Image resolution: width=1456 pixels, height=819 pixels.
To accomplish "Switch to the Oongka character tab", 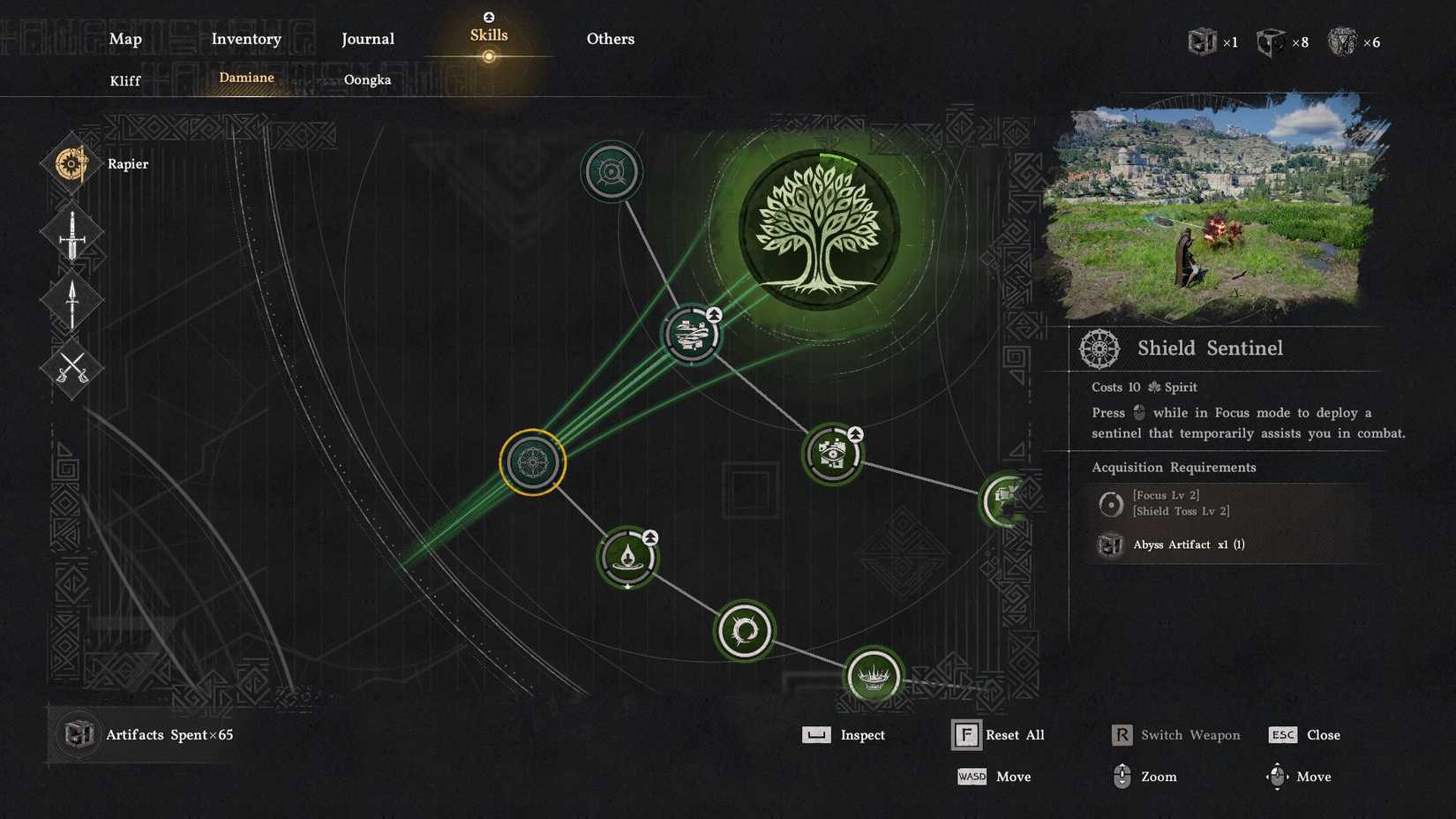I will tap(368, 79).
